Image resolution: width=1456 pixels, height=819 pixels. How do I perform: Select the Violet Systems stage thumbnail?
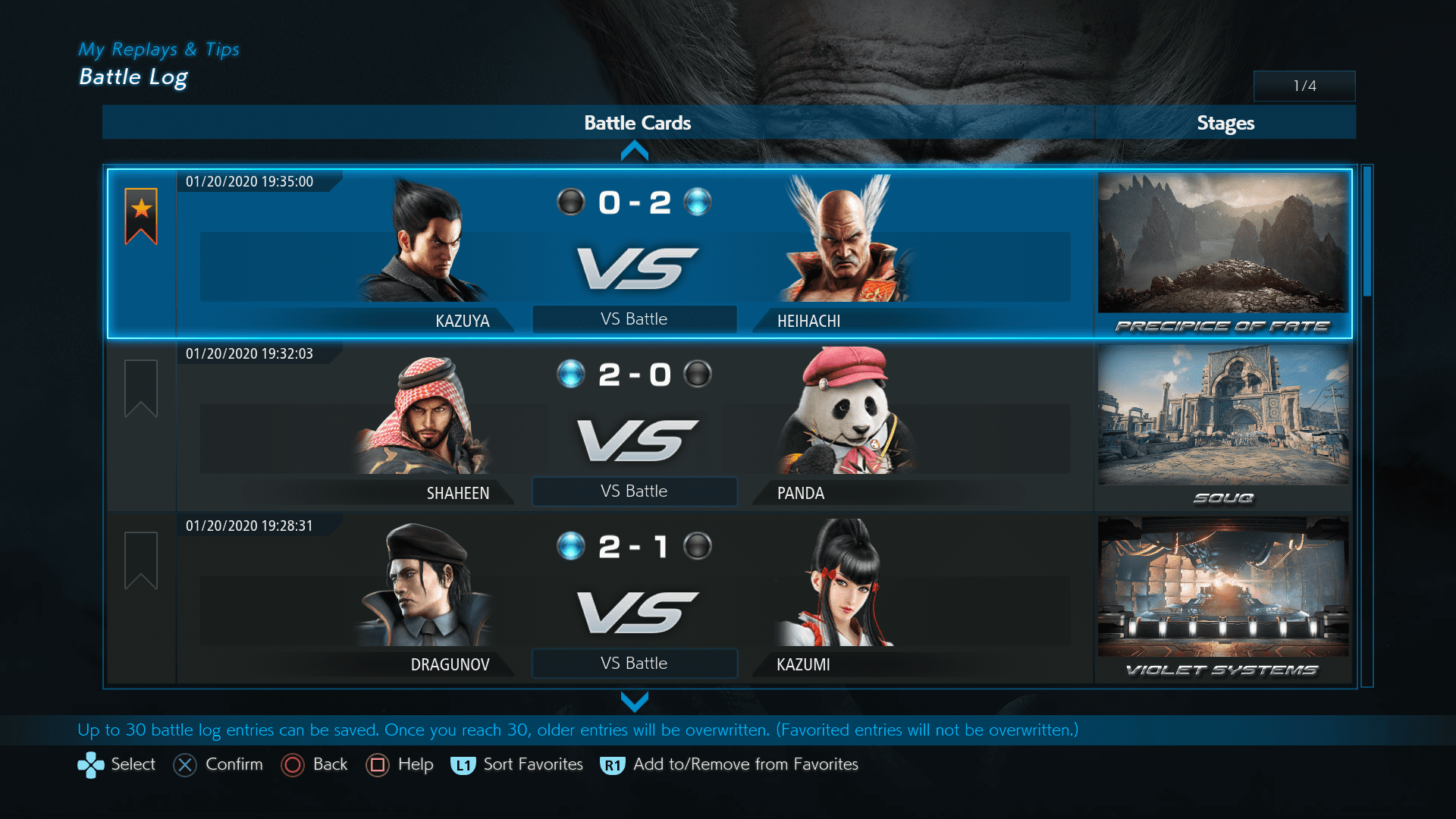1223,587
